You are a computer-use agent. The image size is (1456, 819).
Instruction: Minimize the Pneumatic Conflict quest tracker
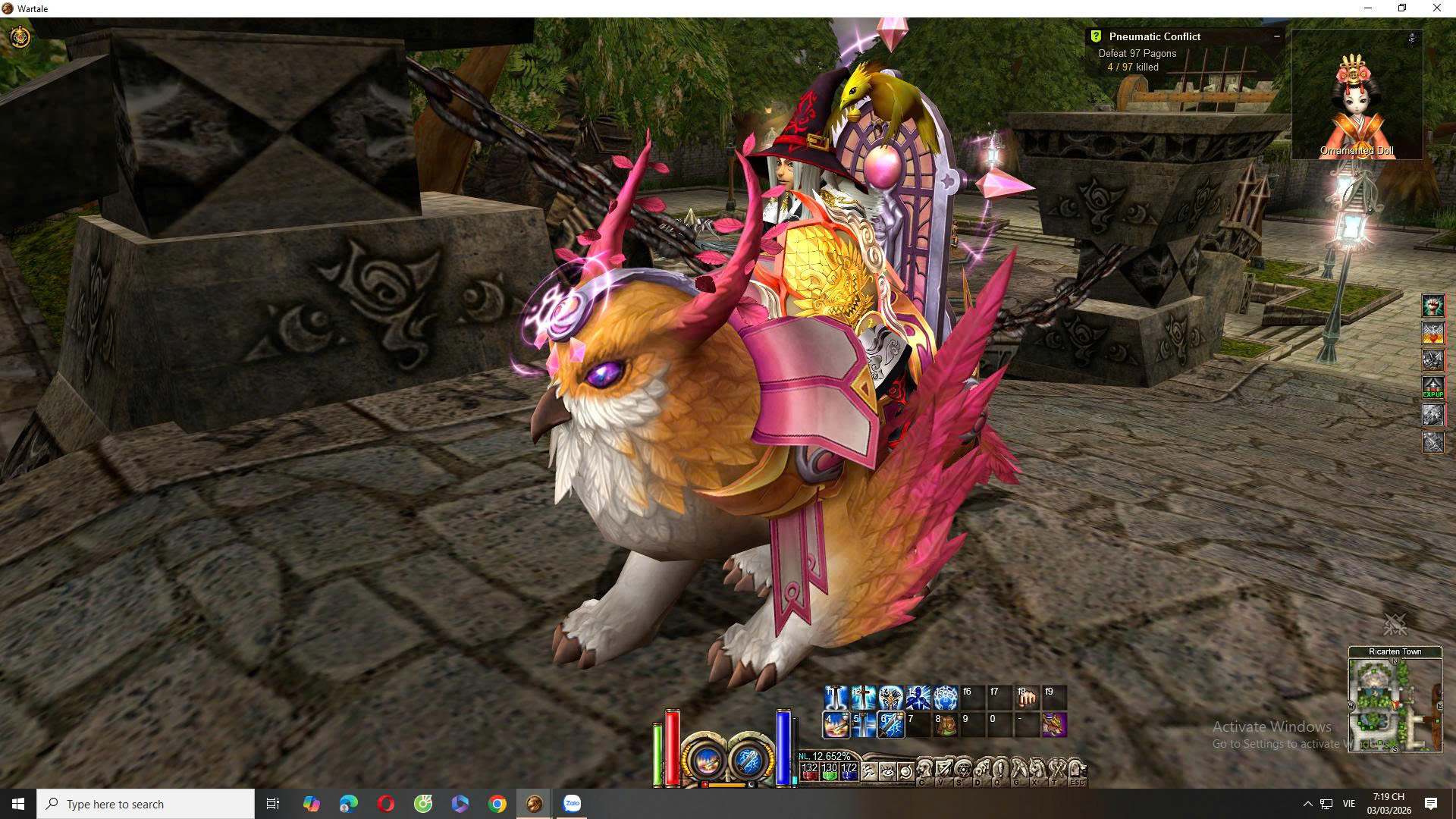click(x=1277, y=36)
